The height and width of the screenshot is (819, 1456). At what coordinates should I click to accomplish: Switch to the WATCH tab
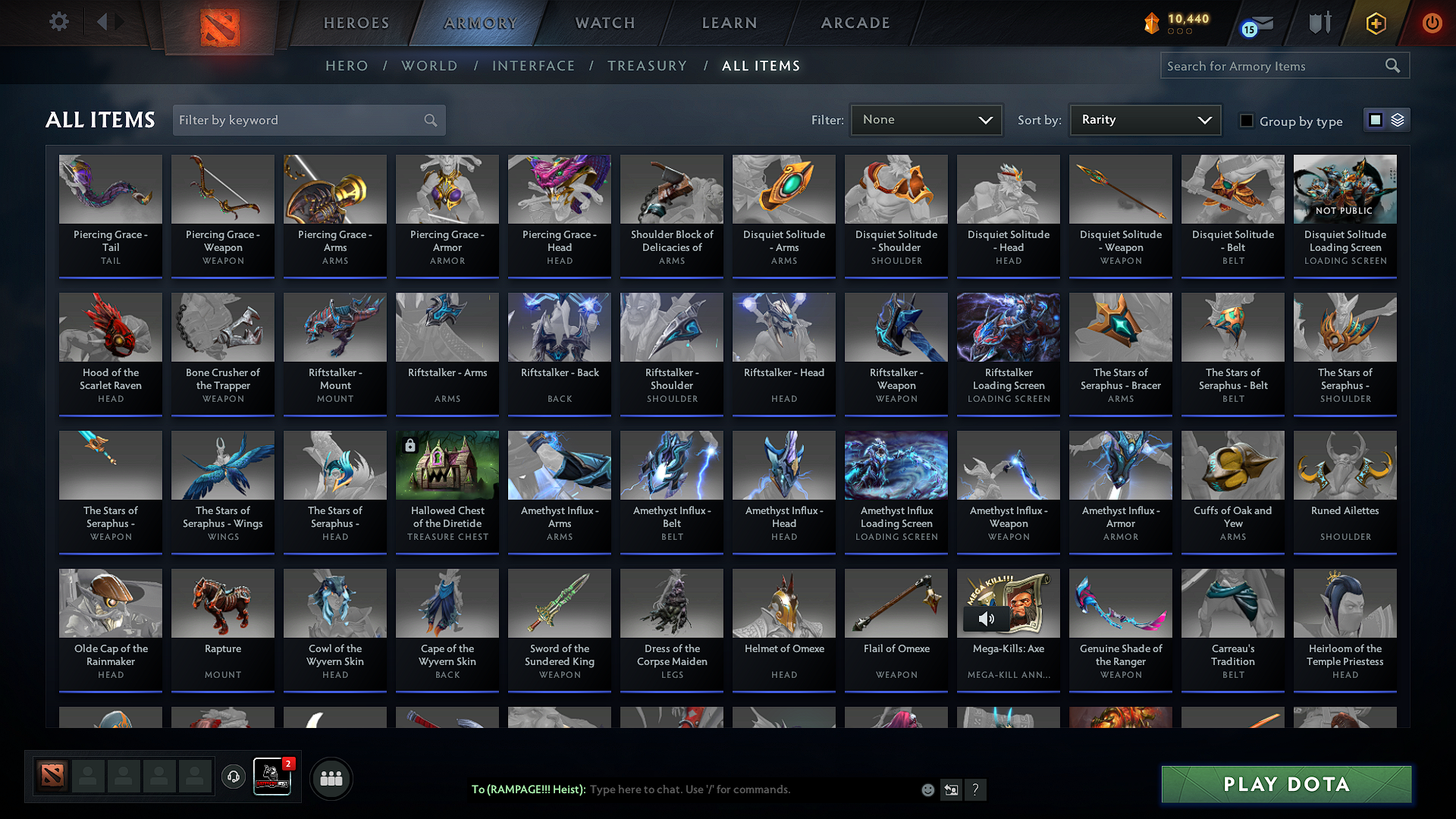pos(604,23)
